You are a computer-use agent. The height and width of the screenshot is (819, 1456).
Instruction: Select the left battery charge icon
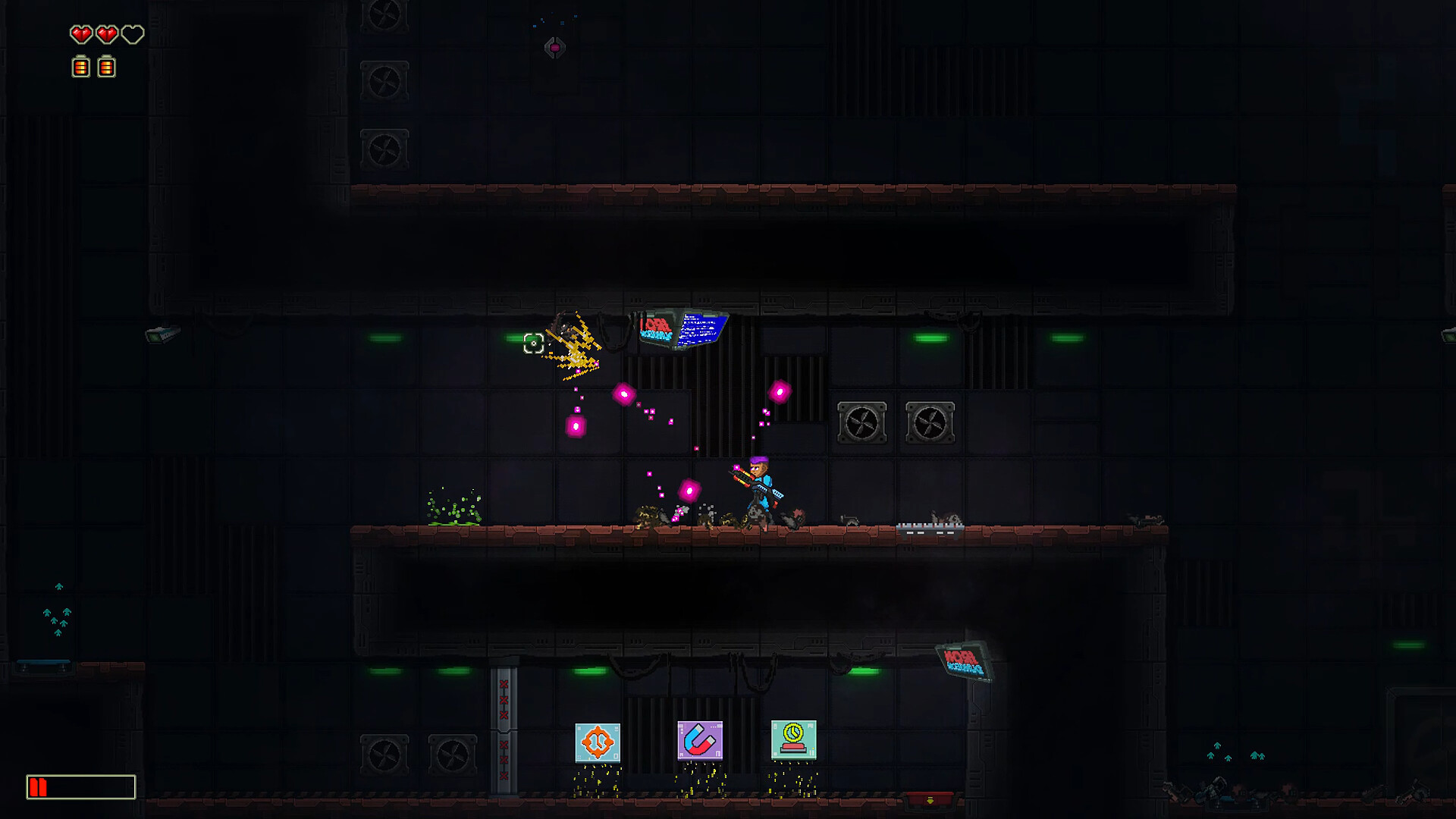coord(79,67)
